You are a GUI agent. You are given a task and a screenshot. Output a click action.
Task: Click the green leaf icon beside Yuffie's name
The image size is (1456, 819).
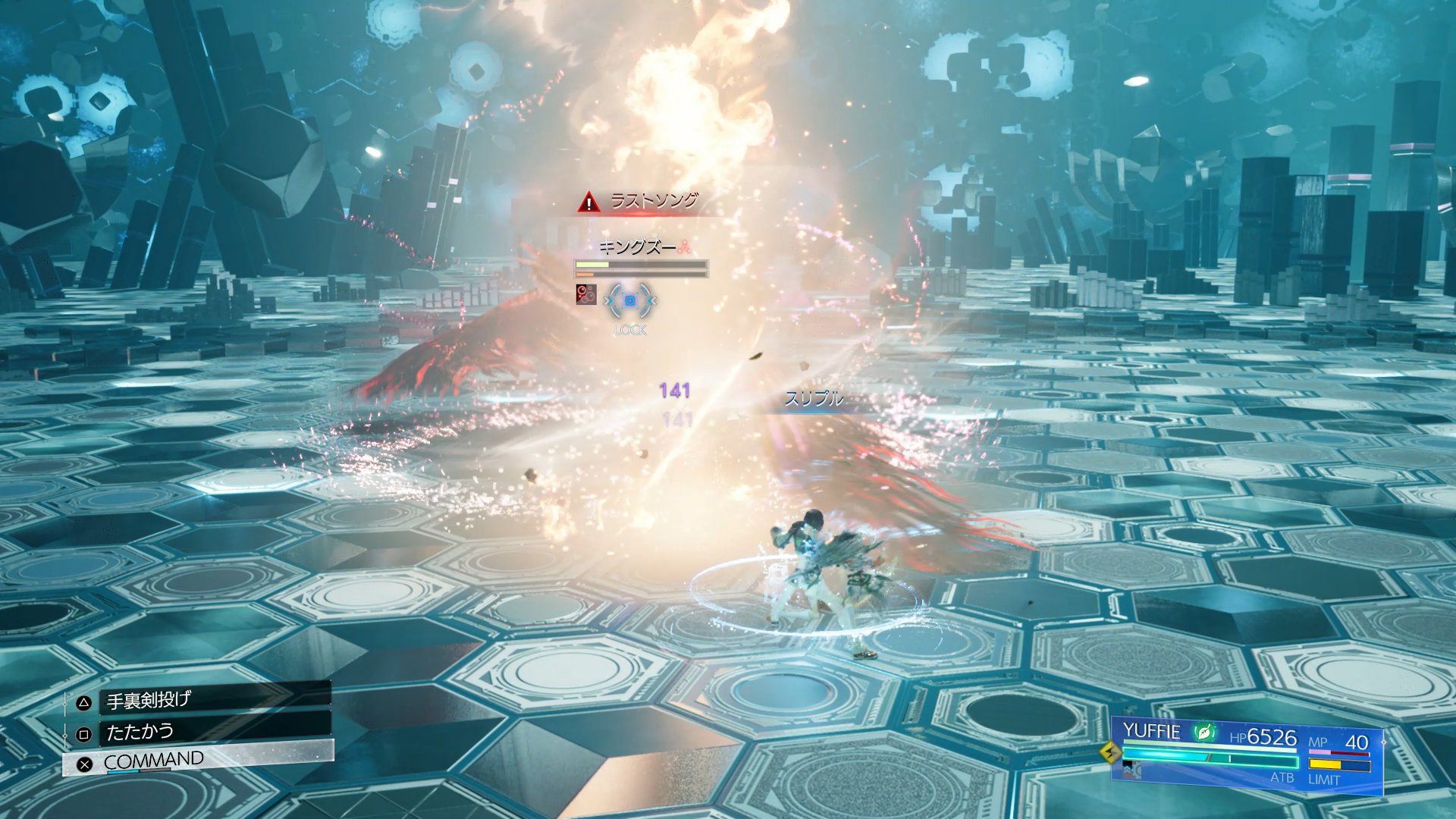click(1203, 733)
